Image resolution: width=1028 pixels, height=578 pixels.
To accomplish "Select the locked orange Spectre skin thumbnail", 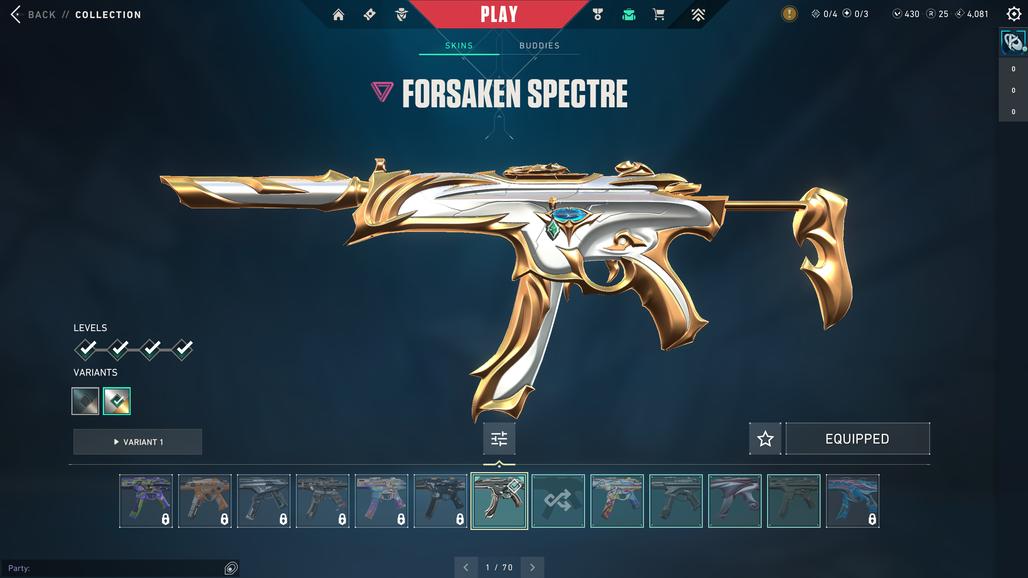I will (205, 501).
